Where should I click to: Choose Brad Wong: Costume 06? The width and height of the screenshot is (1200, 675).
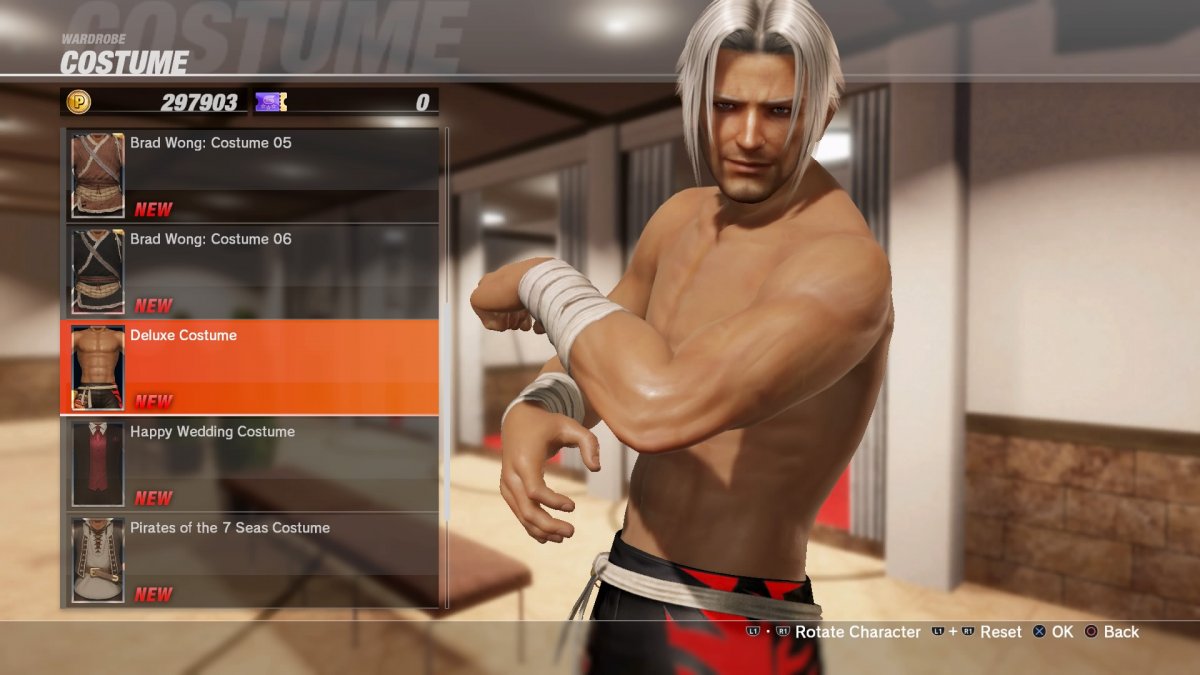pyautogui.click(x=251, y=271)
